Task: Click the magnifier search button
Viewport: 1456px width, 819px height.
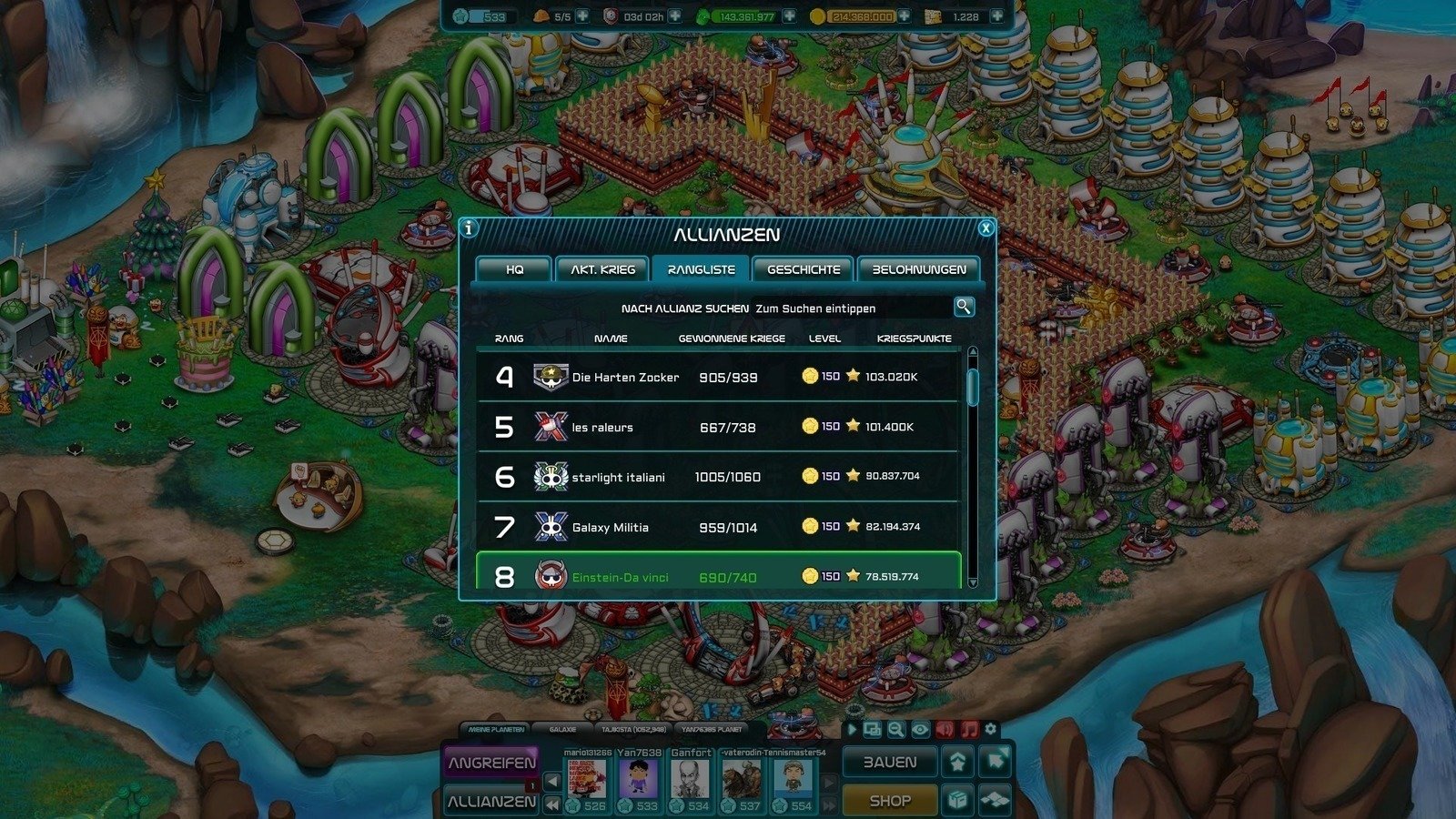Action: point(964,307)
